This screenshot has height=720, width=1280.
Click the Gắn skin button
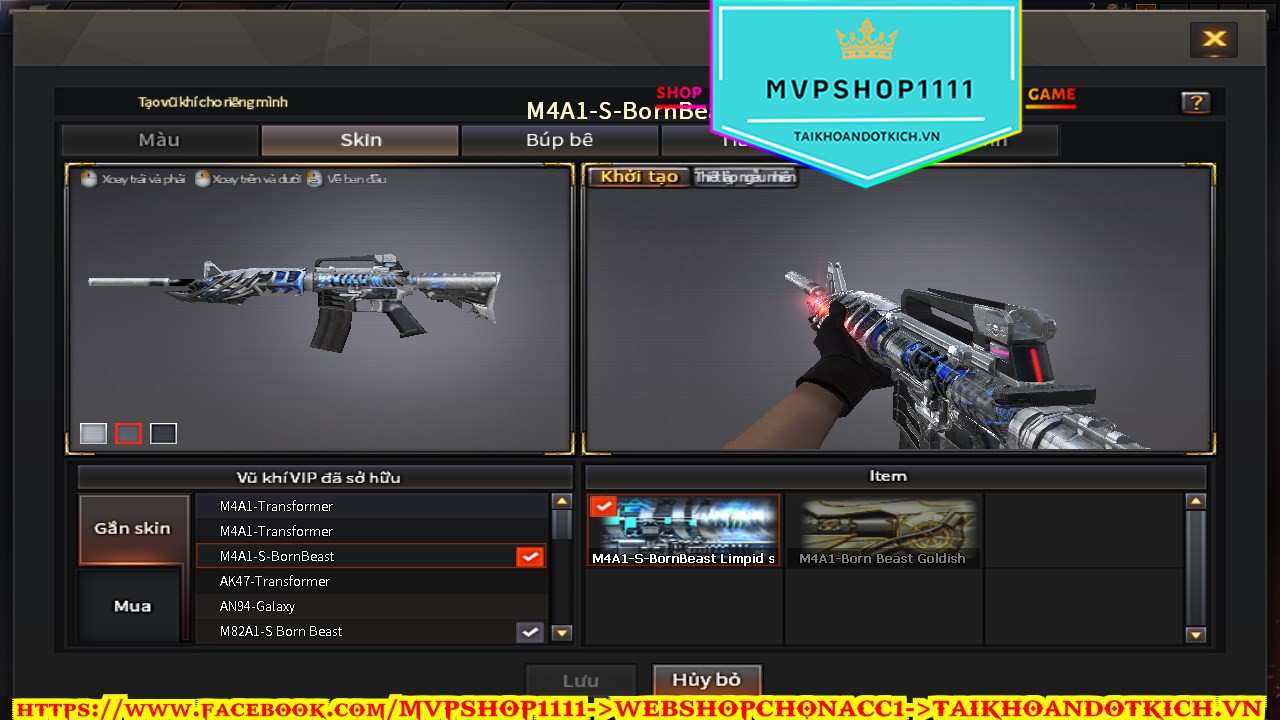[x=133, y=528]
